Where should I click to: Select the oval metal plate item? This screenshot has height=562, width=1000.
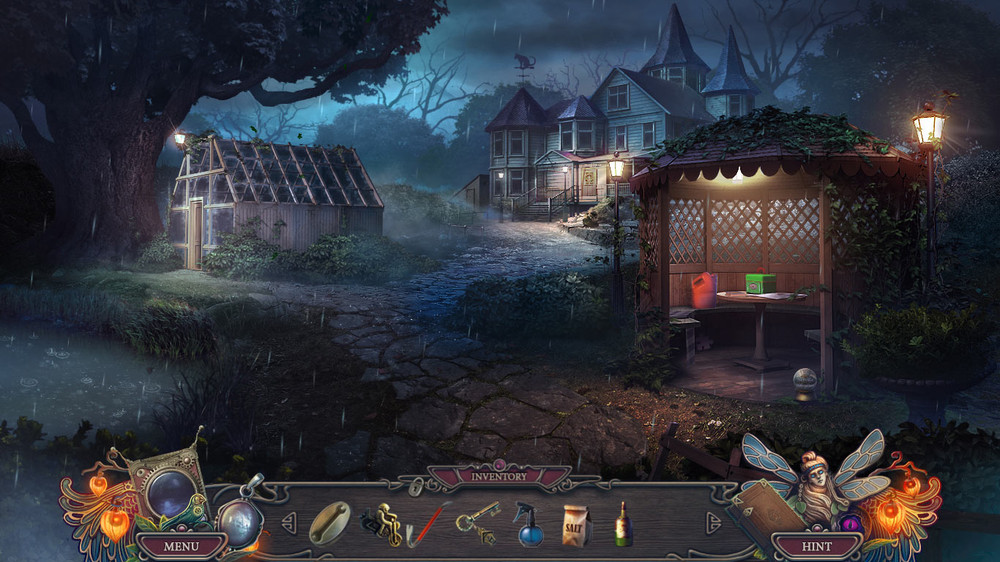(329, 522)
